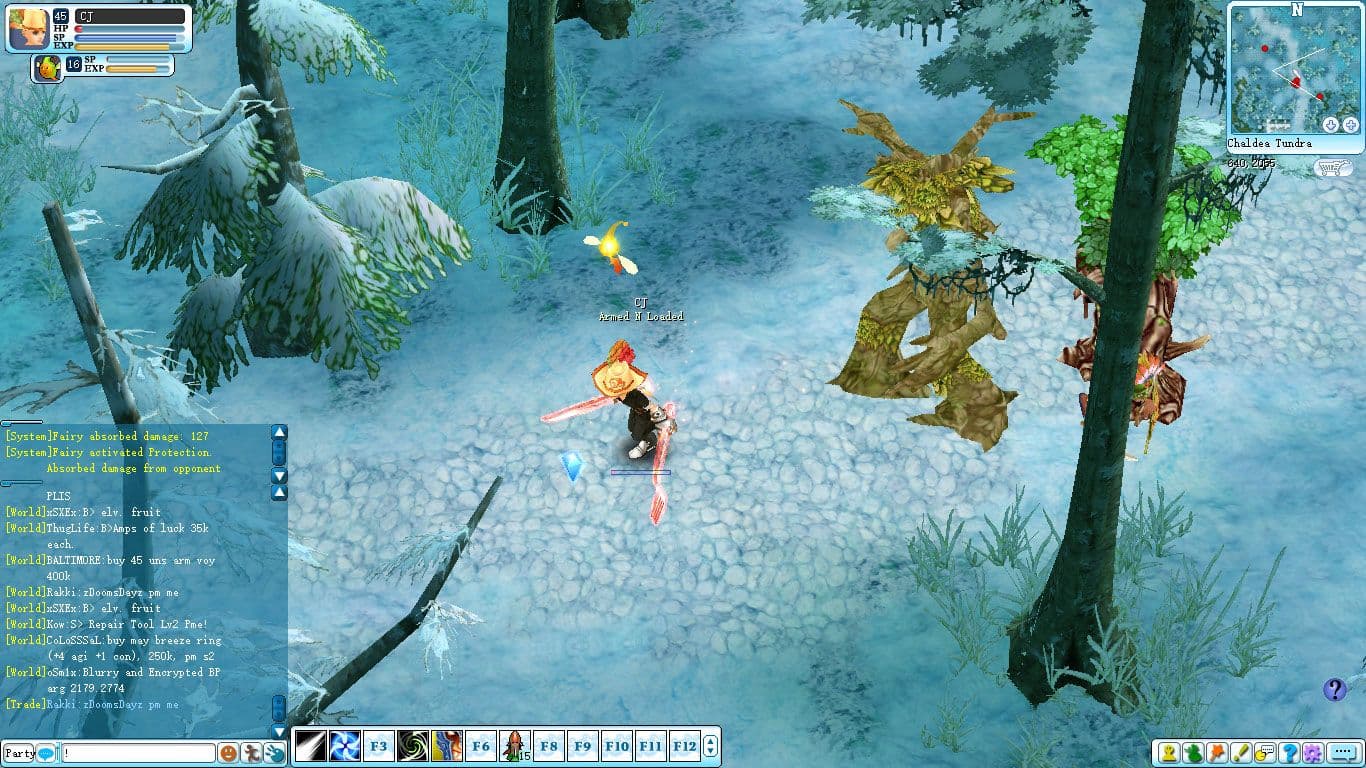1366x768 pixels.
Task: Open the green exclamation quest icon
Action: [1240, 753]
